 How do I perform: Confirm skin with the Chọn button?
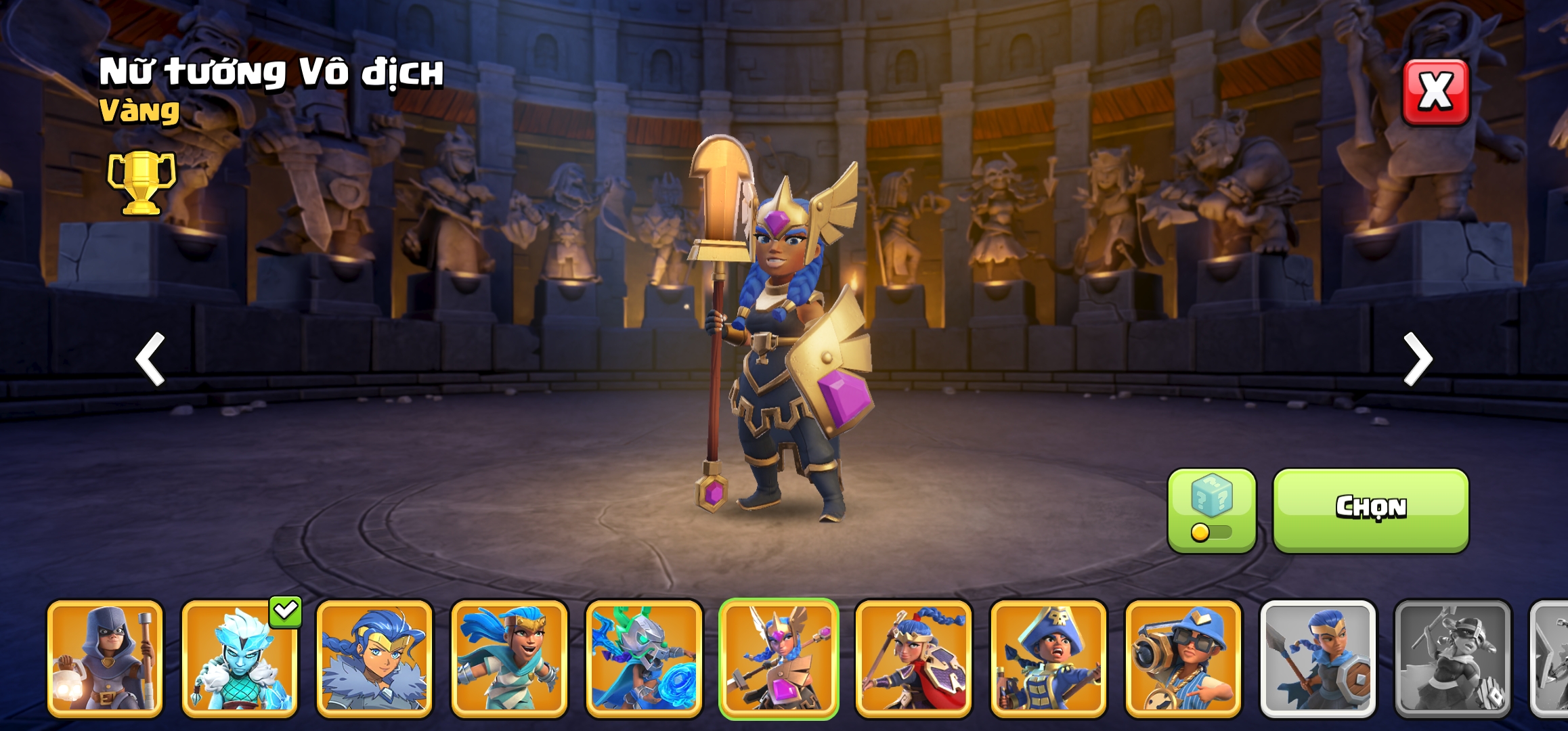[1370, 509]
